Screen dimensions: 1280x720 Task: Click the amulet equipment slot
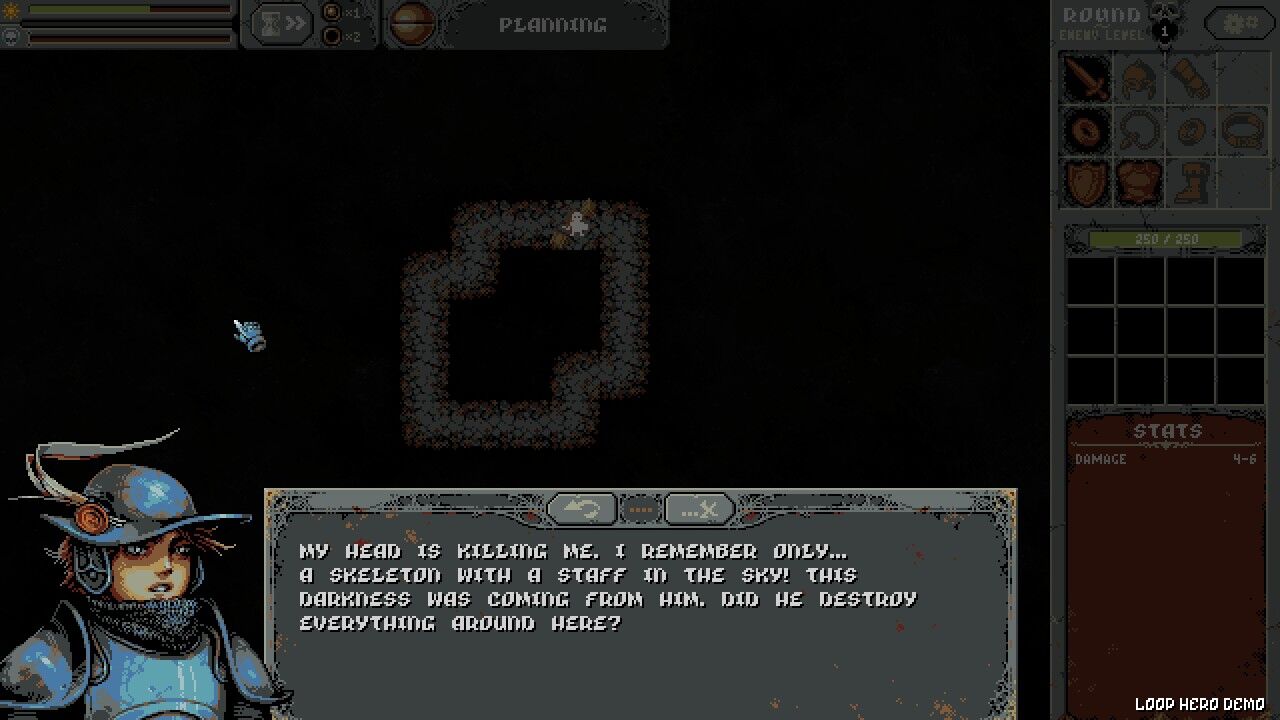1139,131
